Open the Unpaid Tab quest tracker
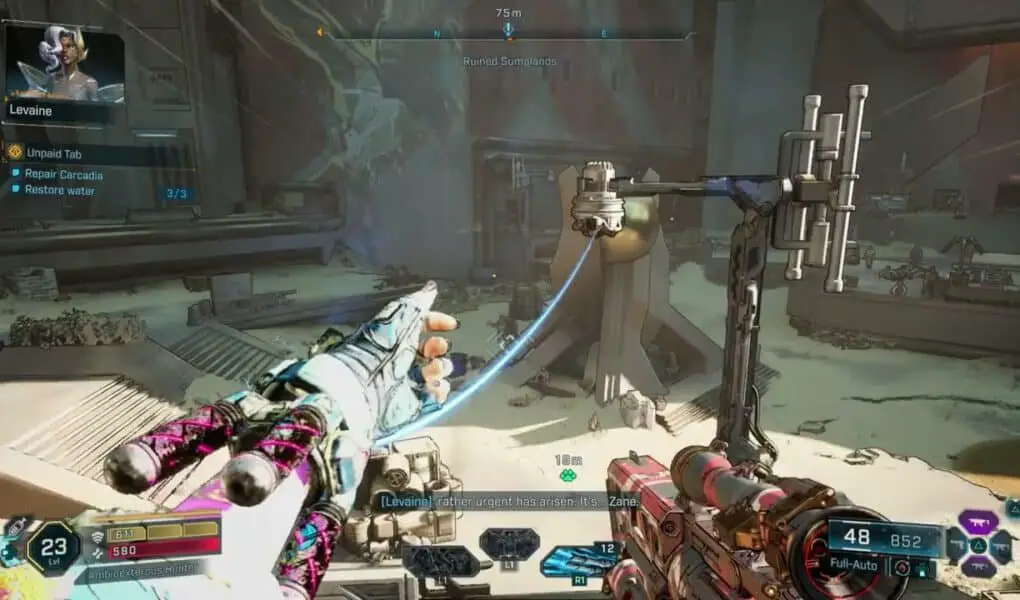1020x600 pixels. click(x=54, y=154)
